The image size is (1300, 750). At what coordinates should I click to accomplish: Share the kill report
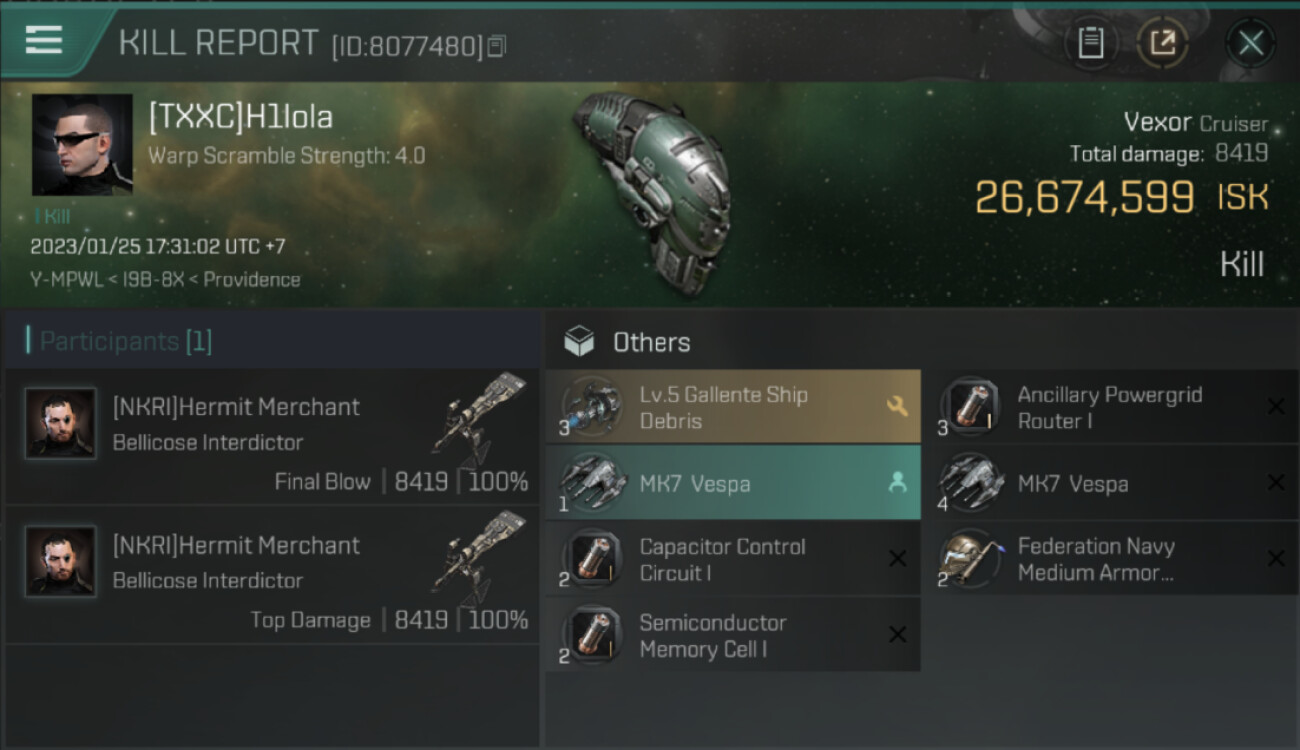click(1162, 43)
